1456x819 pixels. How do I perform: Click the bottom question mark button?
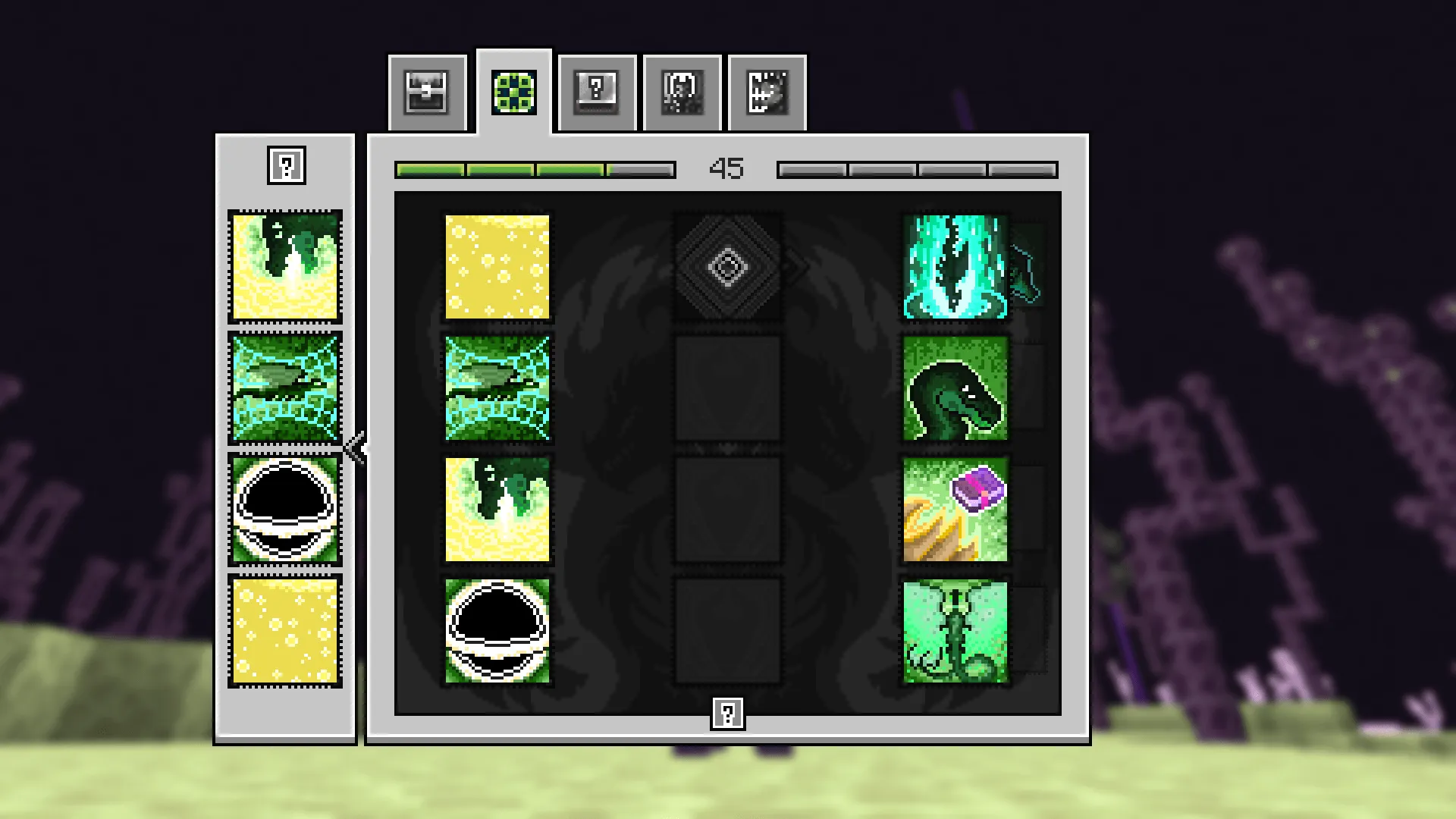point(727,711)
